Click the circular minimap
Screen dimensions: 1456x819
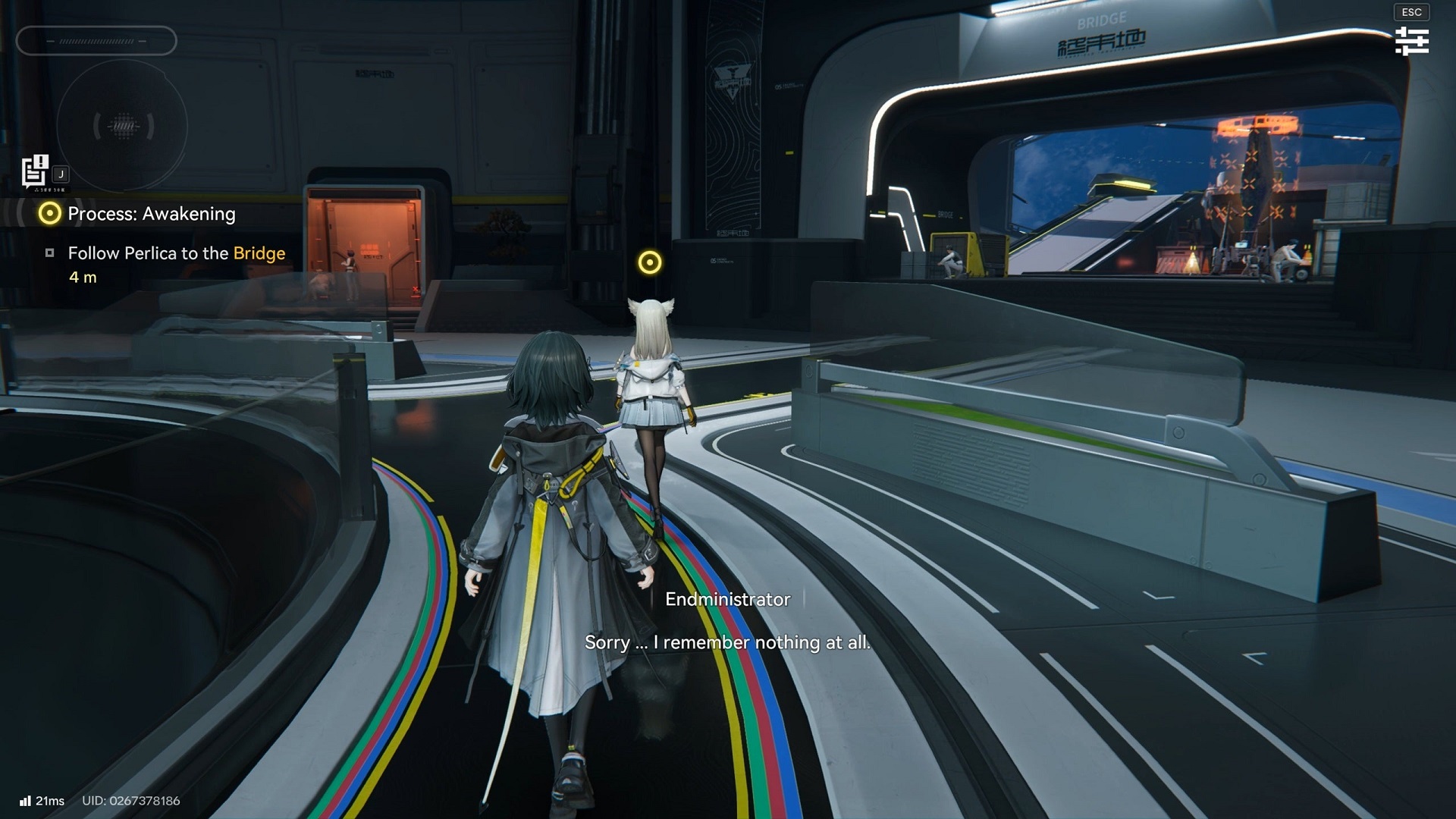click(123, 126)
